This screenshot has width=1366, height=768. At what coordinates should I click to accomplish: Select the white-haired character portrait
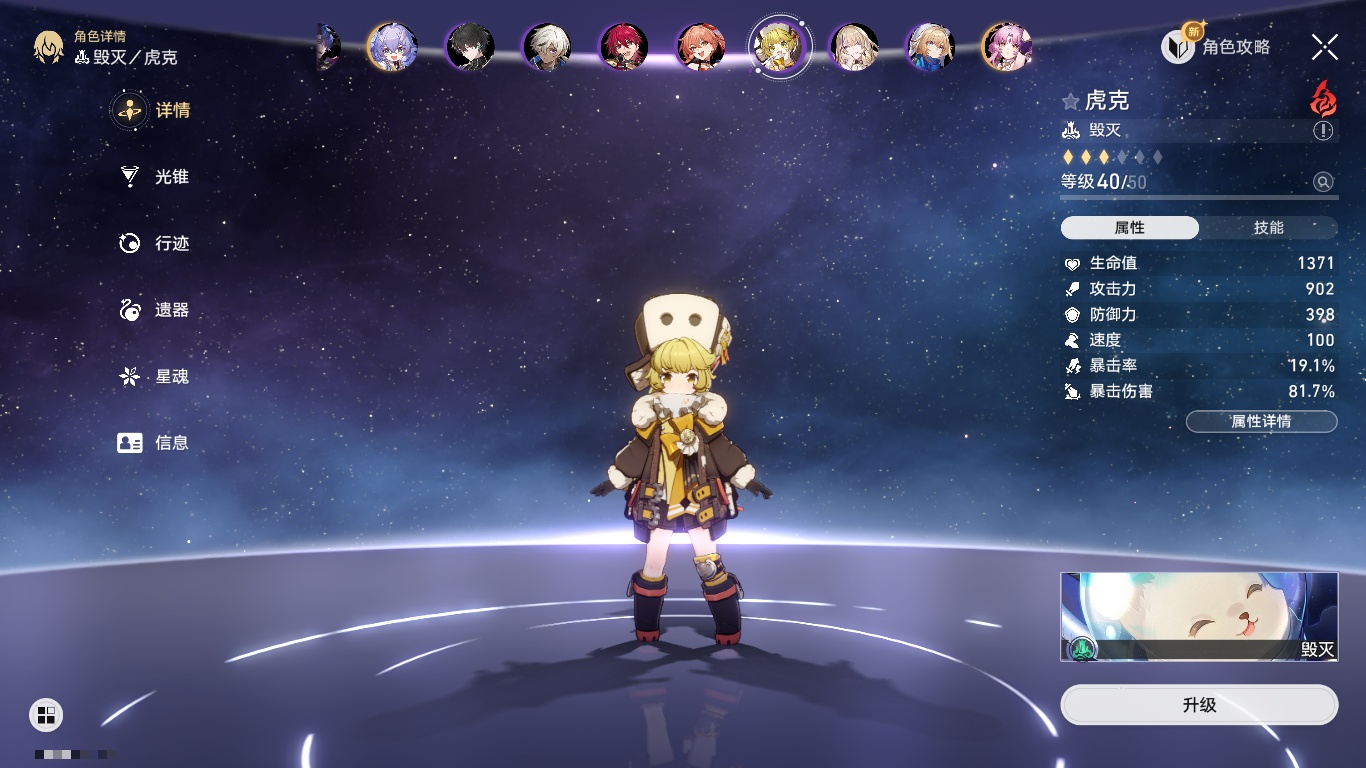(547, 47)
